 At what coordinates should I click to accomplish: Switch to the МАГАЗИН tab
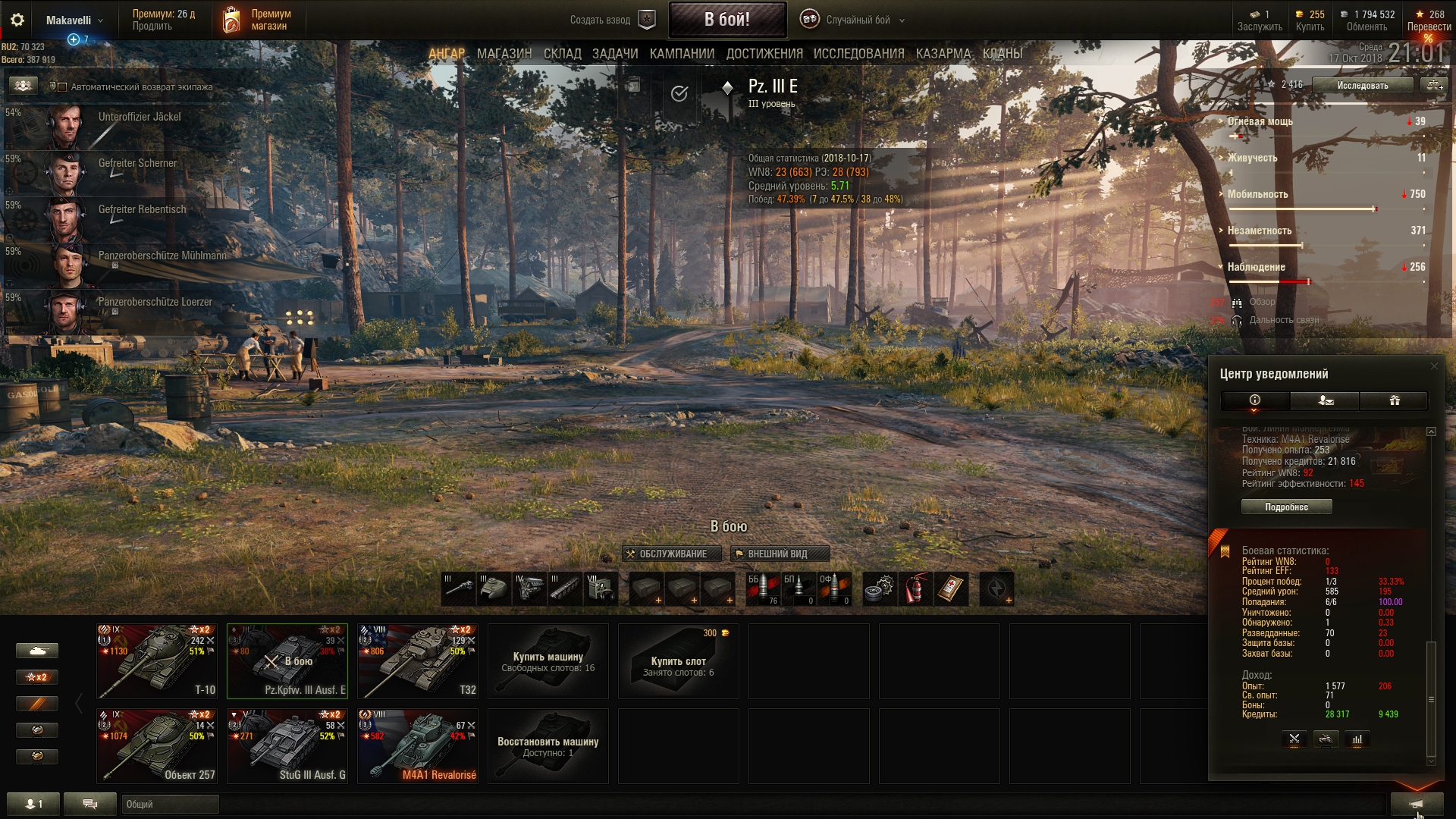(504, 54)
